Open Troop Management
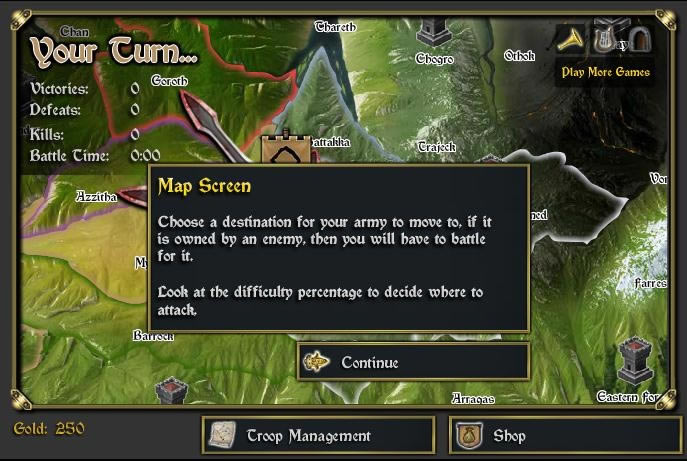The image size is (687, 461). point(318,435)
